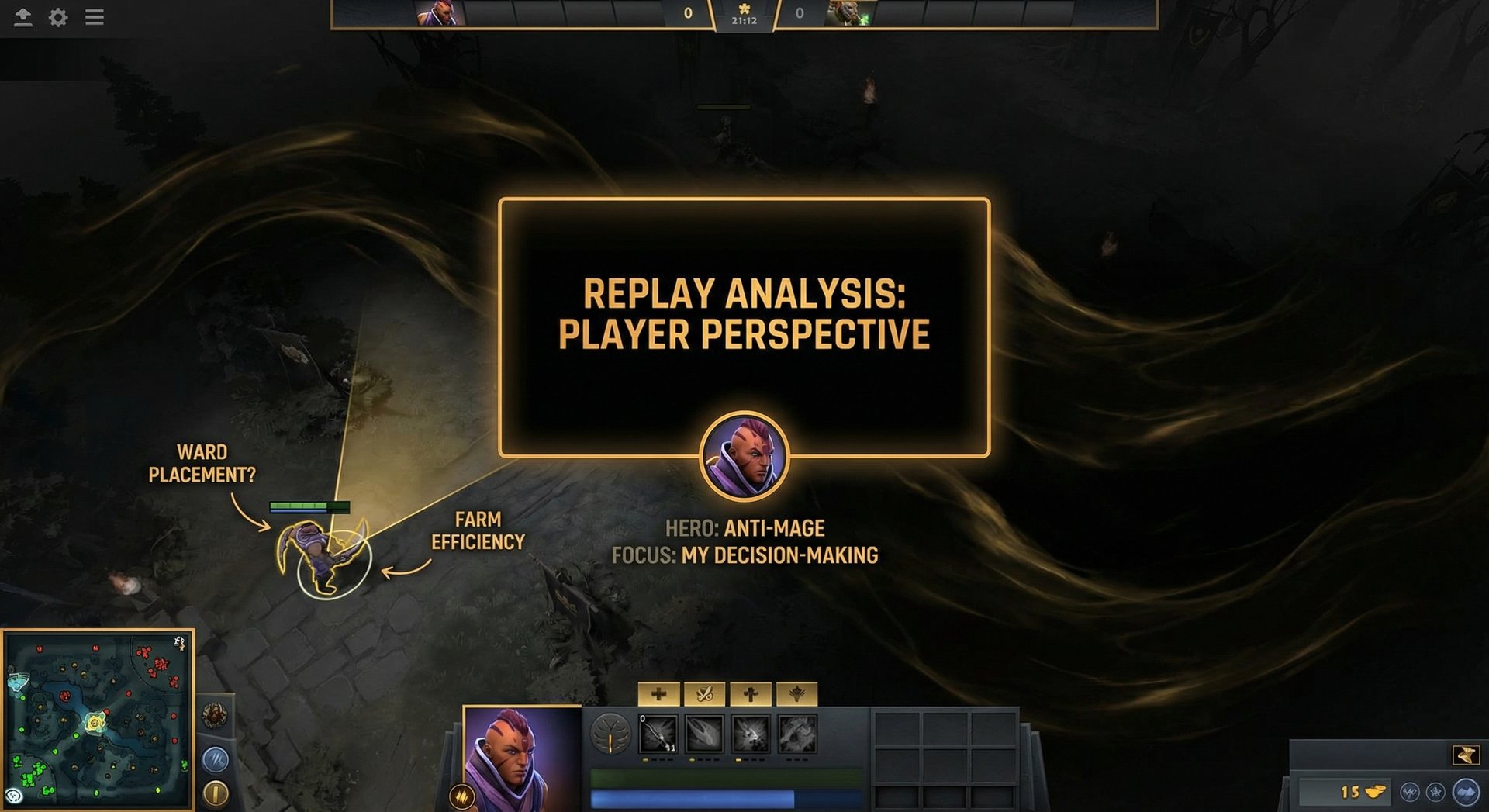The image size is (1489, 812).
Task: Click the Anti-Mage Mana Break ability icon
Action: tap(659, 734)
